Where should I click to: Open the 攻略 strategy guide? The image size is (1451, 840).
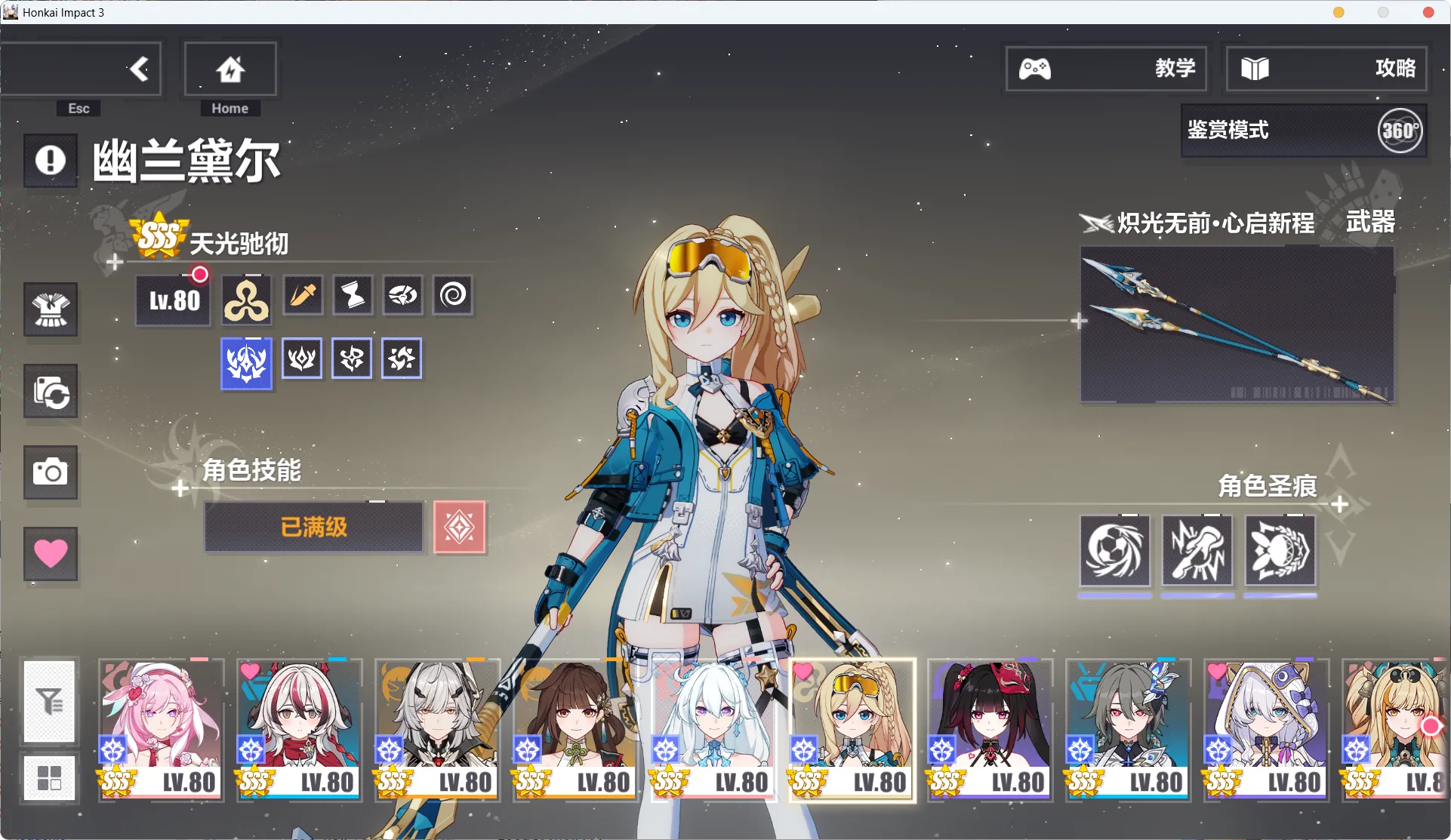(1326, 69)
